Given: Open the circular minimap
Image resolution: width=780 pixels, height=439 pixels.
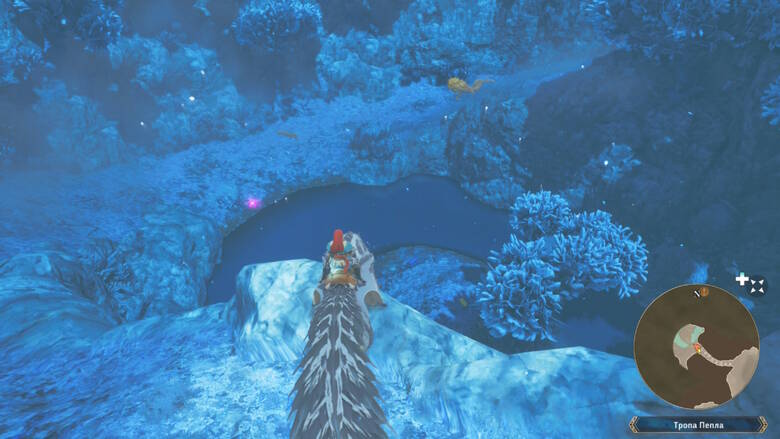Looking at the screenshot, I should pyautogui.click(x=696, y=346).
